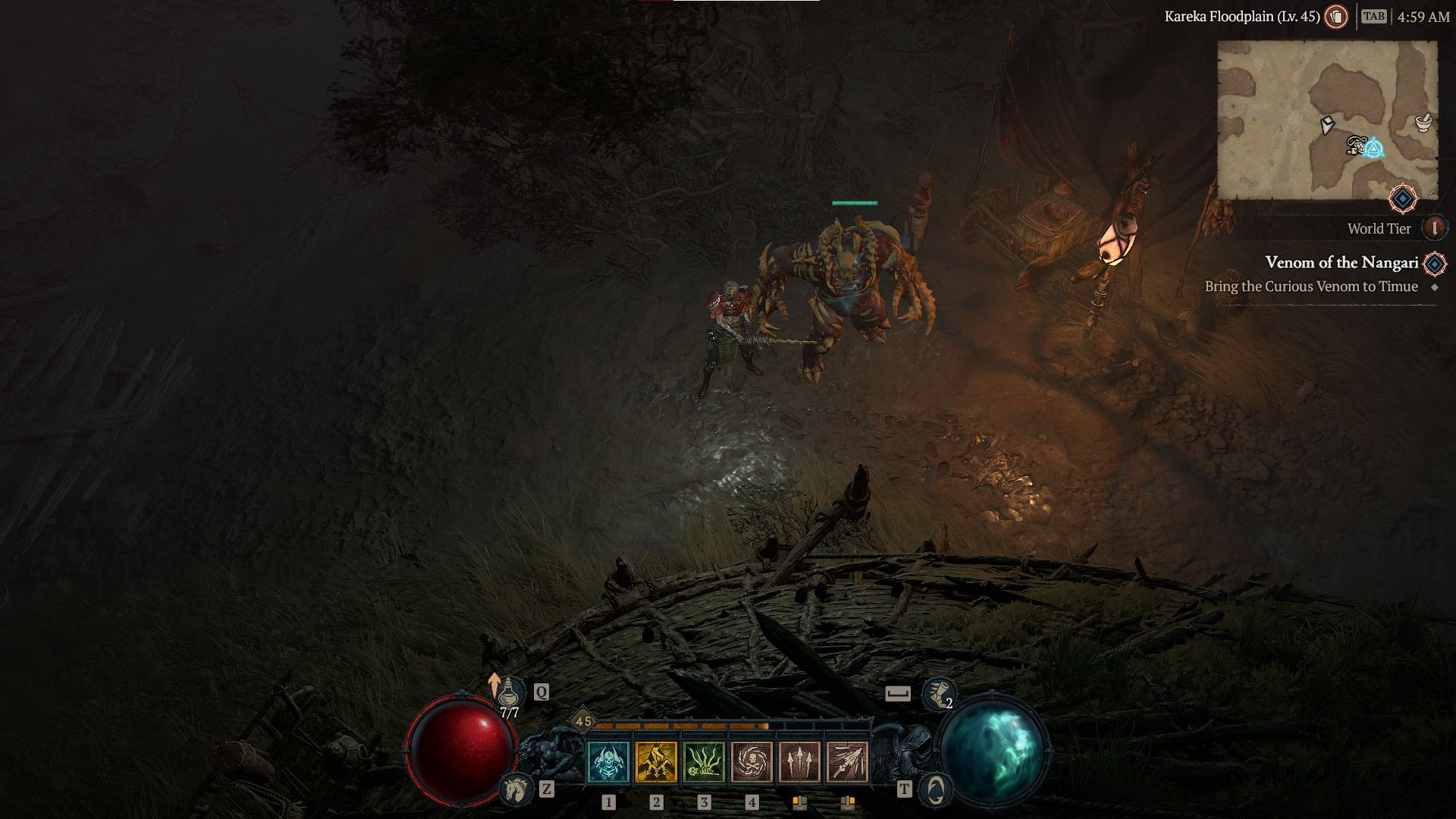The height and width of the screenshot is (819, 1456).
Task: Click the level 45 badge
Action: tap(582, 720)
